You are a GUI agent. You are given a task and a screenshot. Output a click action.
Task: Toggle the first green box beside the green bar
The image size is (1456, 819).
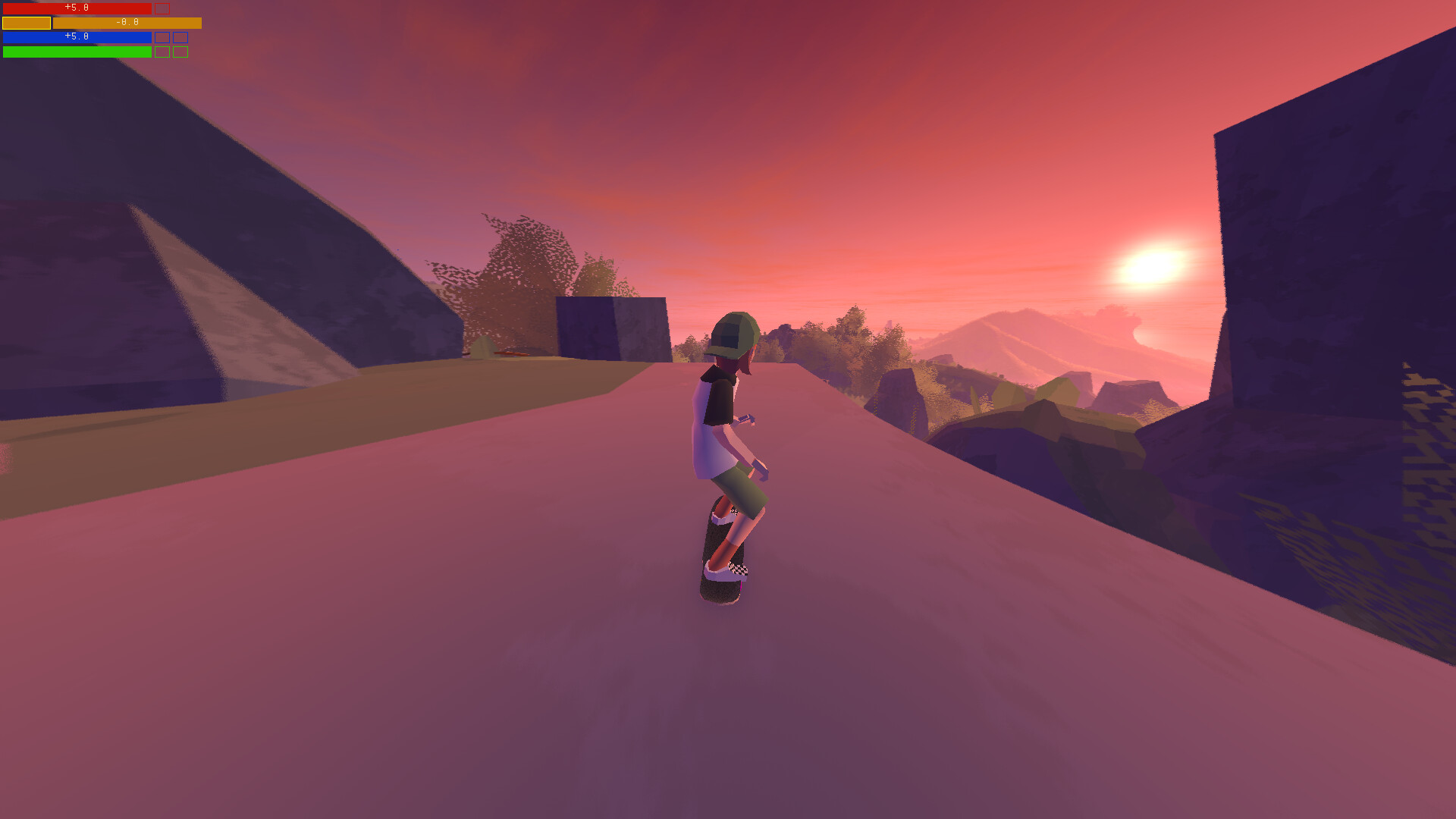[162, 52]
